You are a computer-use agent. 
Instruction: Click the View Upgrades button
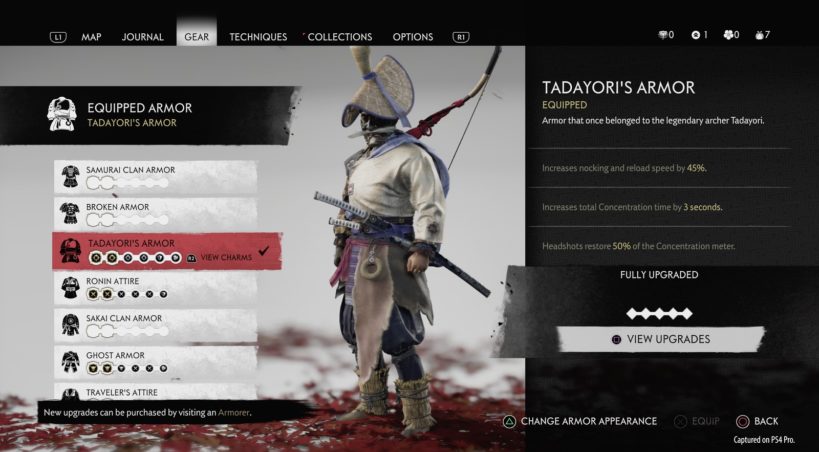click(x=660, y=339)
